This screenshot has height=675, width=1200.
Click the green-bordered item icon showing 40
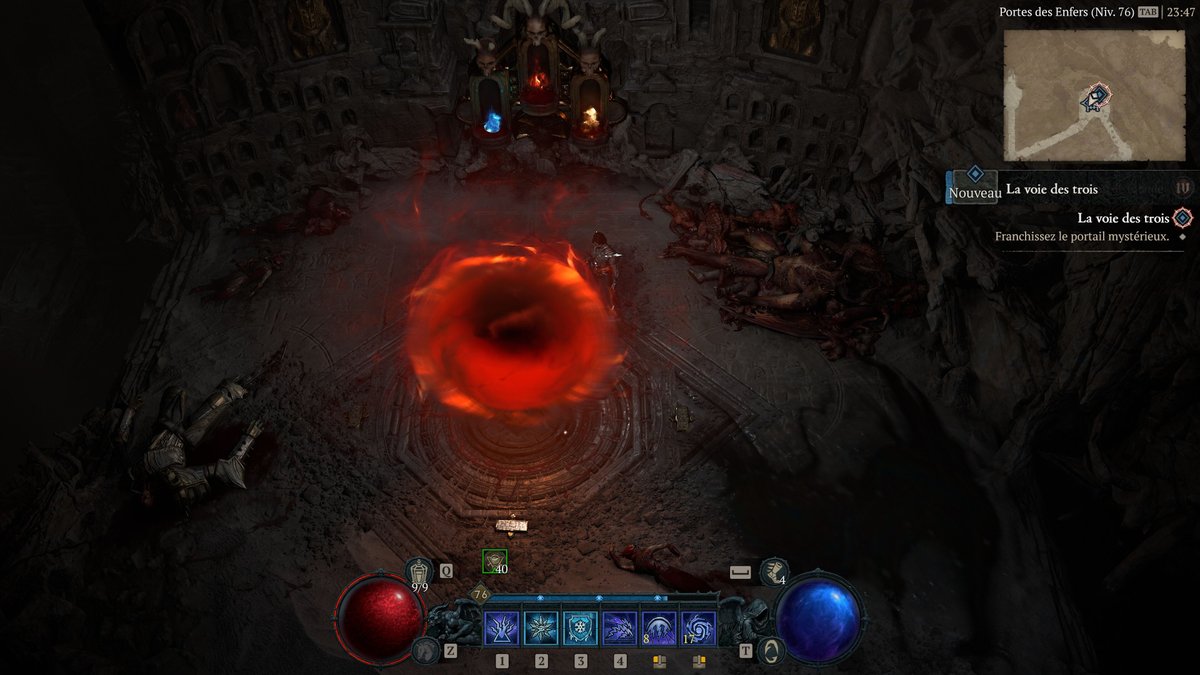pyautogui.click(x=494, y=562)
